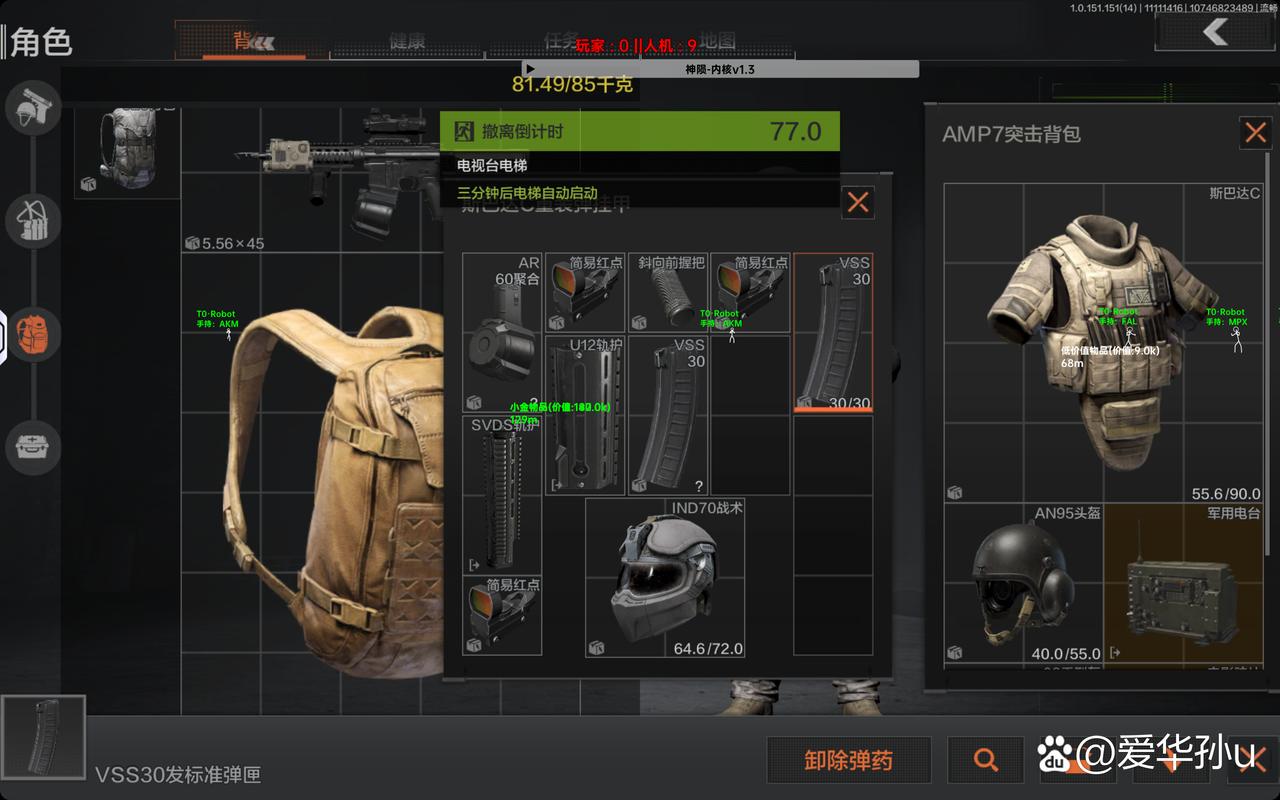The width and height of the screenshot is (1280, 800).
Task: Choose the U12轨护 handguard item
Action: pyautogui.click(x=585, y=415)
